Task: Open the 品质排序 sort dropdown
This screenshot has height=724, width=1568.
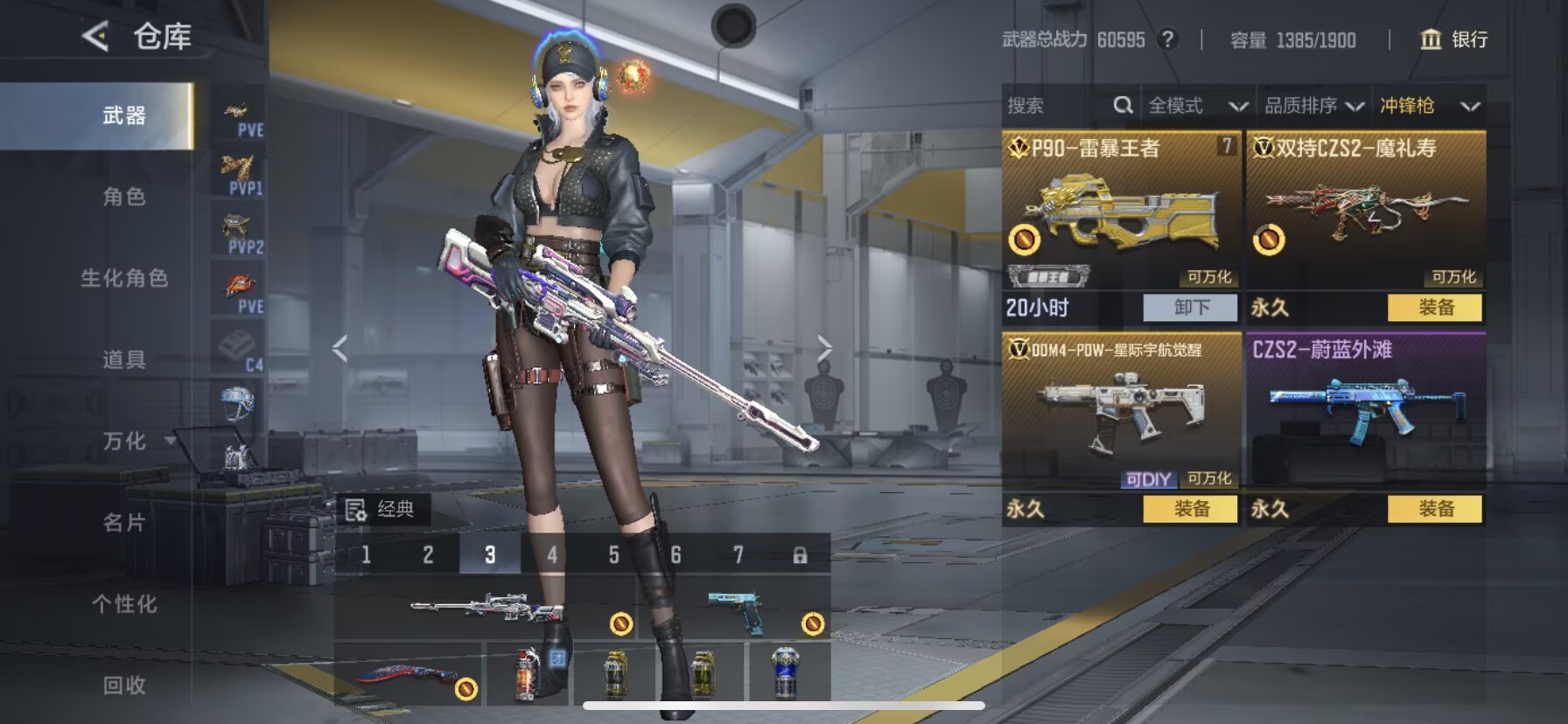Action: [x=1313, y=106]
